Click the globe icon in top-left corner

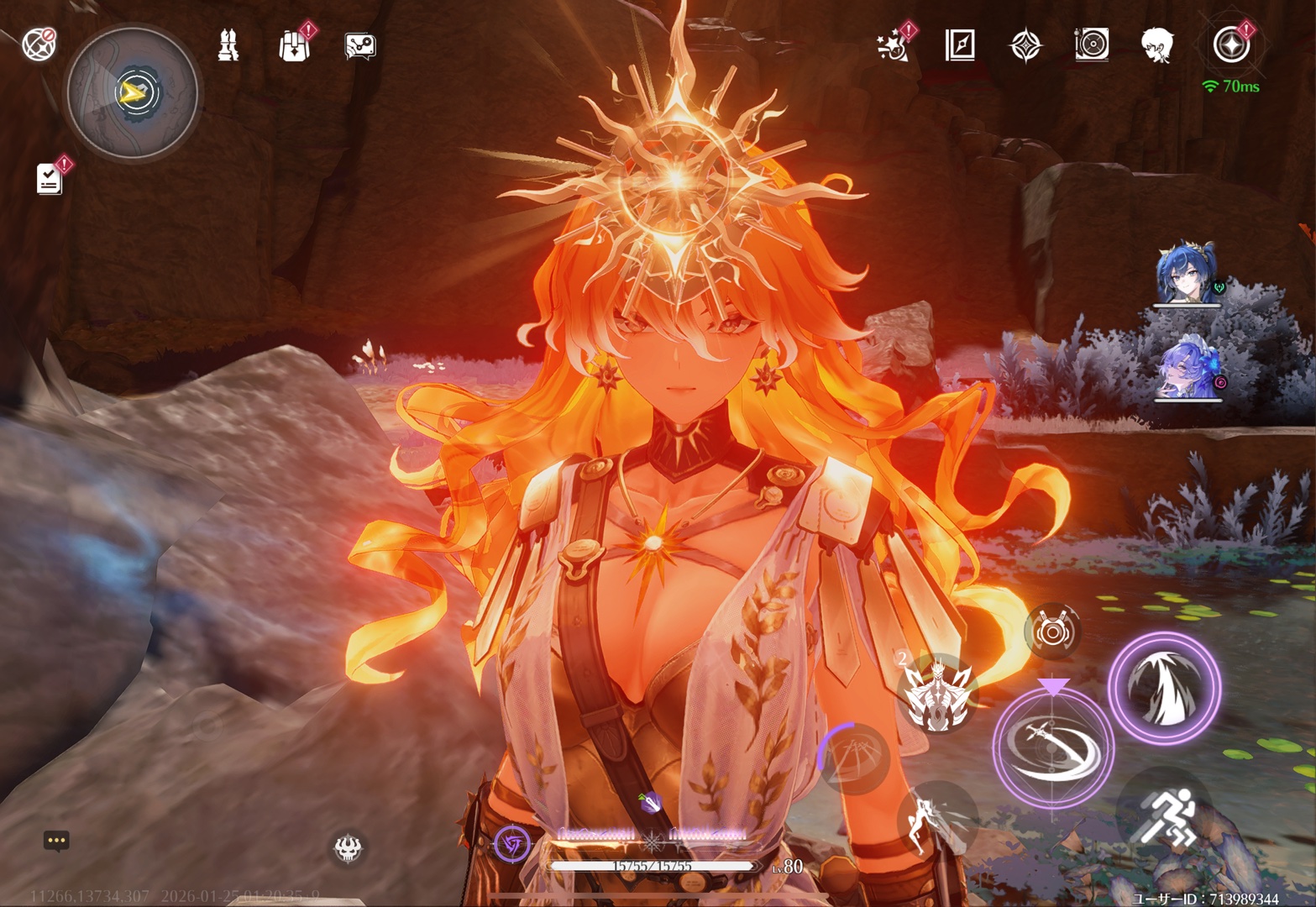39,45
